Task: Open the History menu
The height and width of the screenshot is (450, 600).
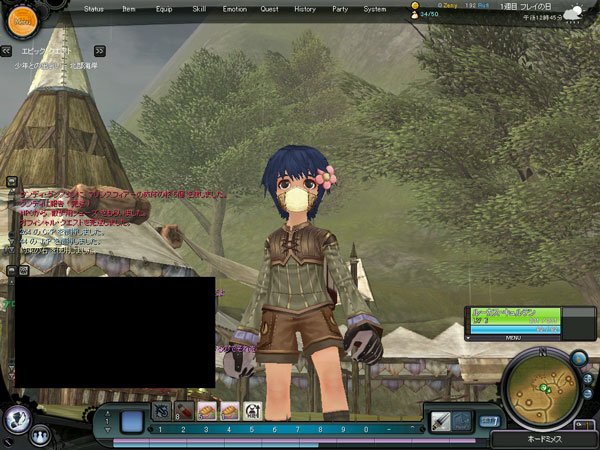Action: 304,8
